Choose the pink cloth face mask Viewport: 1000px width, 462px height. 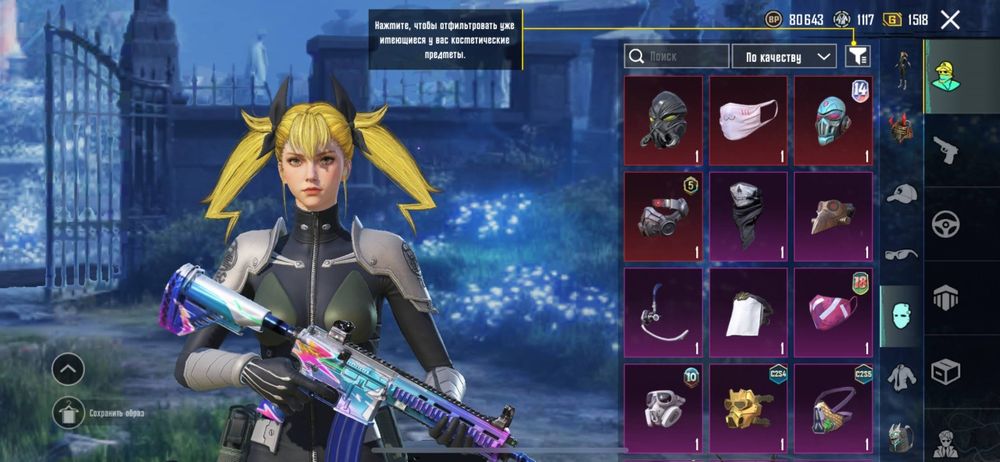pyautogui.click(x=748, y=120)
